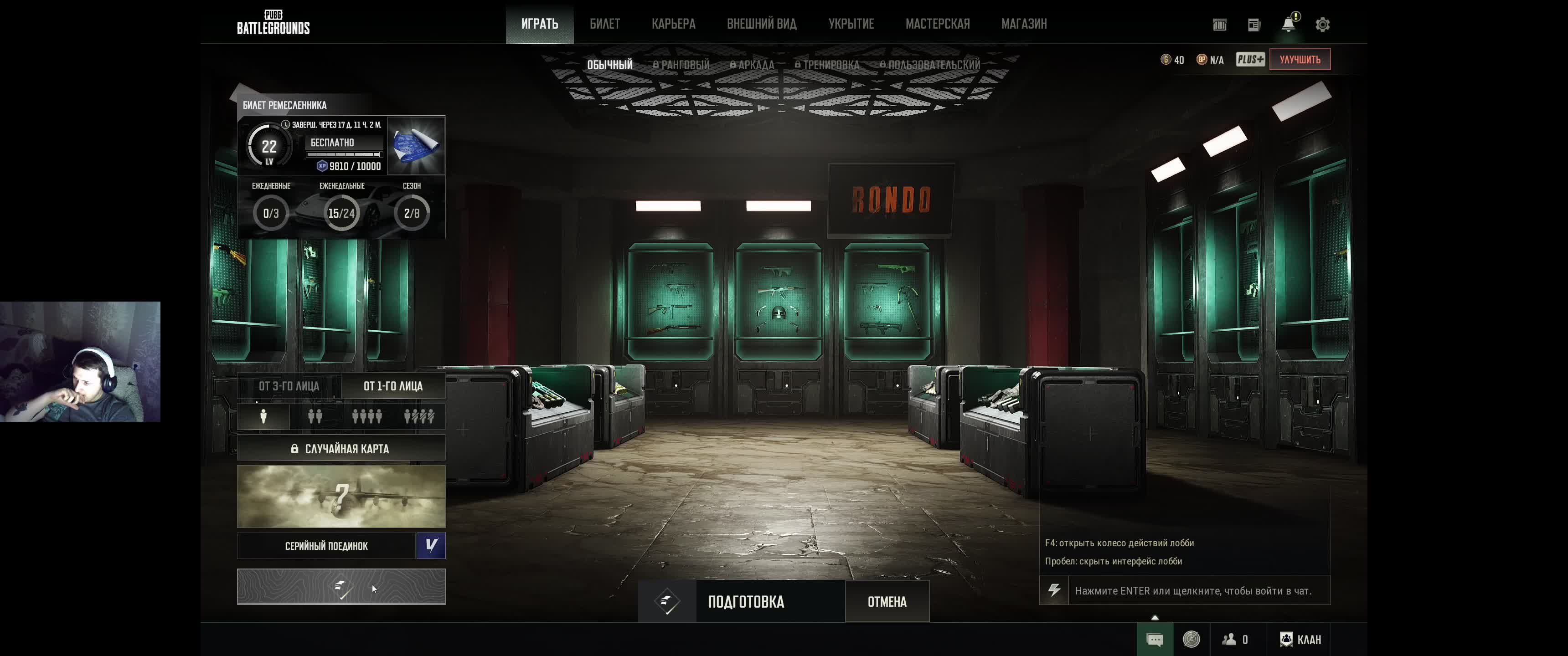
Task: Open the БИЛЕТ tab in top menu
Action: point(604,24)
